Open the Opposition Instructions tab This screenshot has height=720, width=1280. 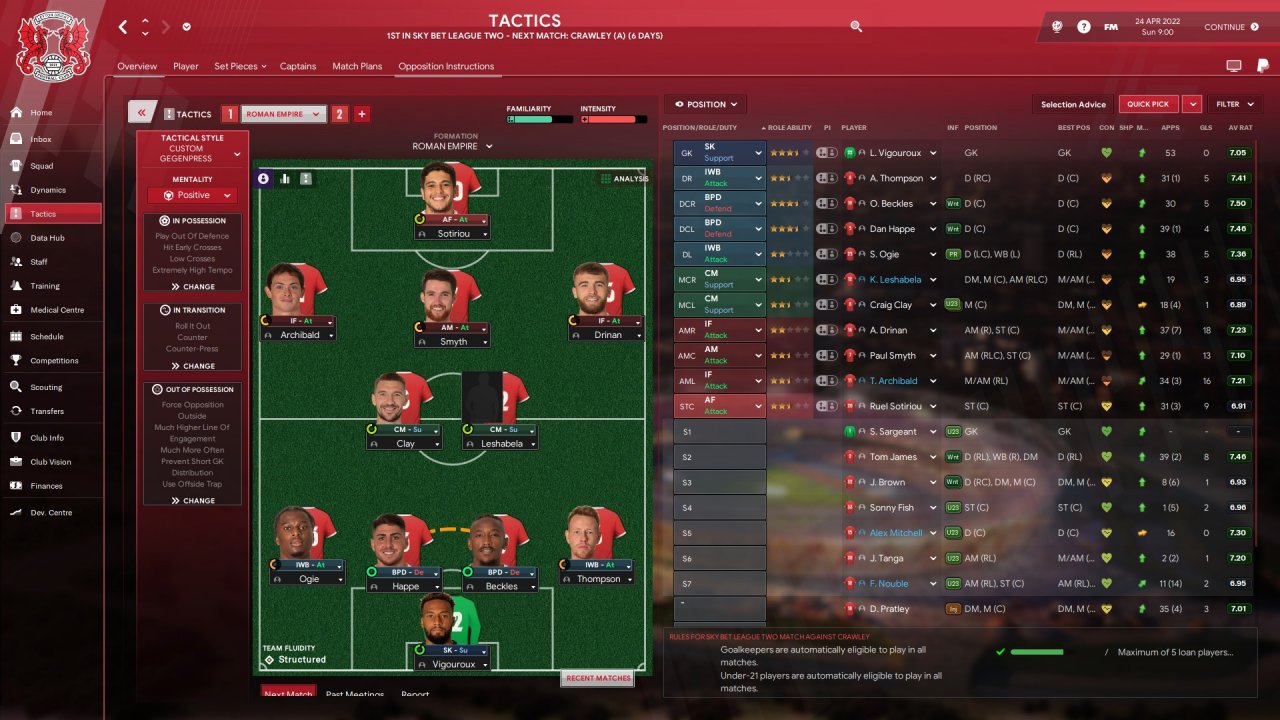(446, 66)
